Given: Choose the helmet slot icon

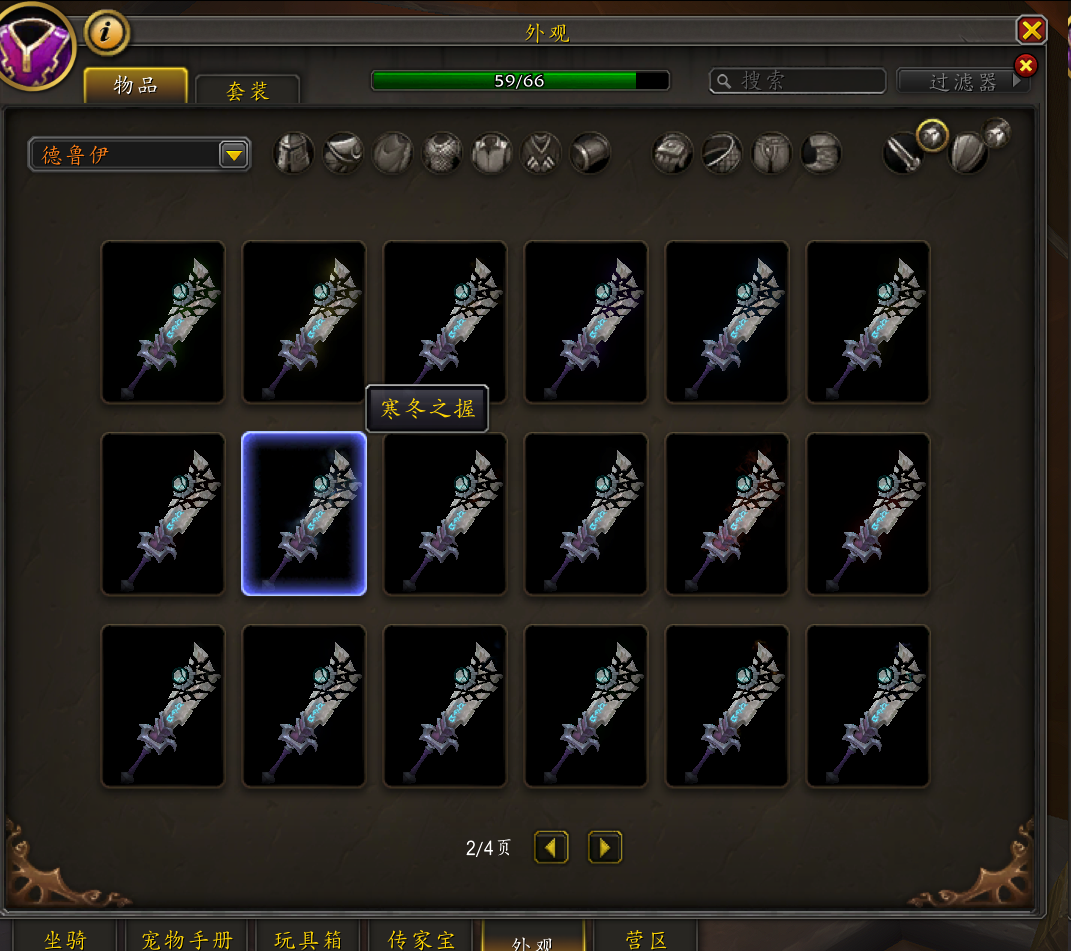Looking at the screenshot, I should (294, 154).
